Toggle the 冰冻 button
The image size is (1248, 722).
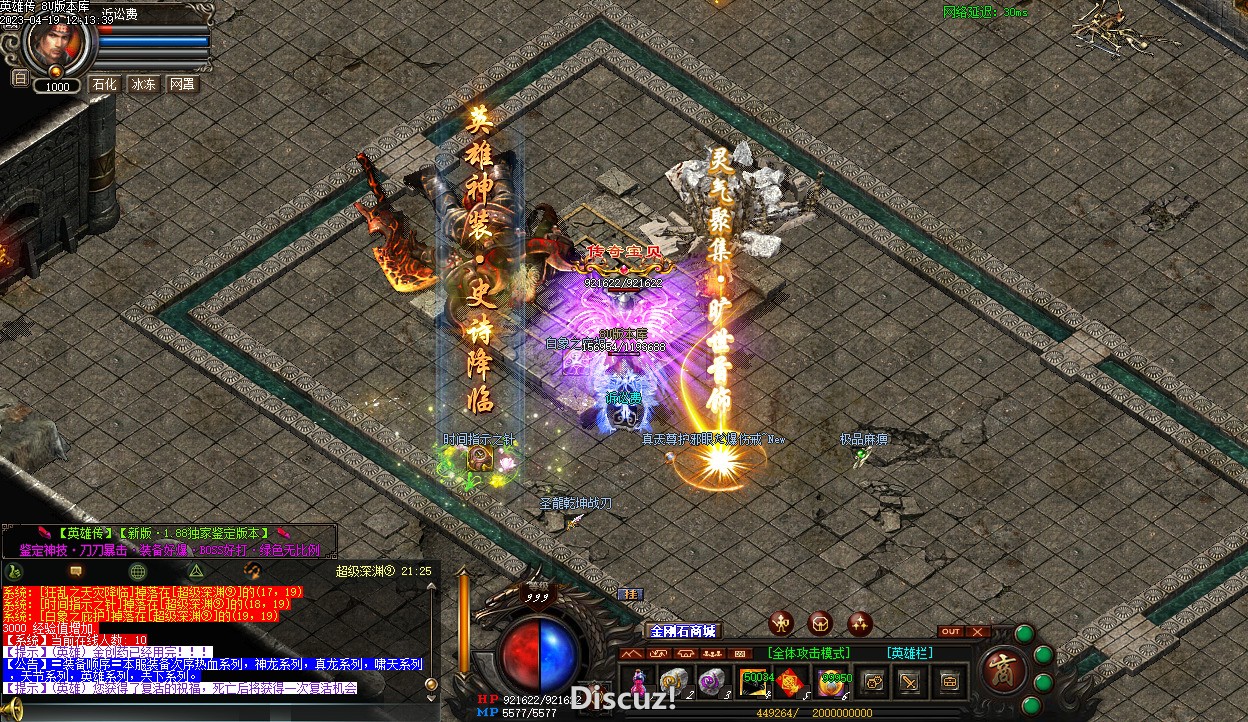click(144, 85)
